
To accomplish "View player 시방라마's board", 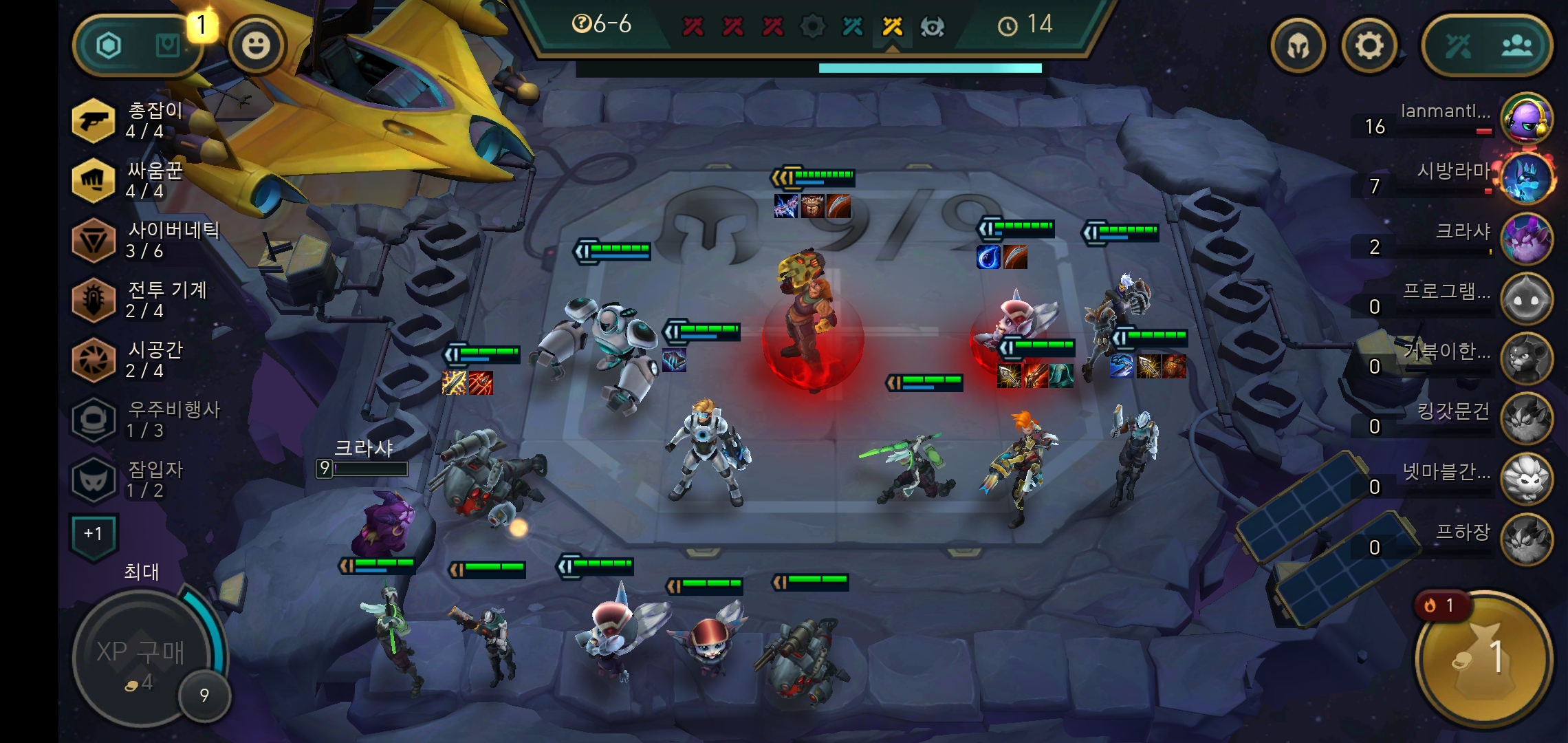I will tap(1526, 178).
